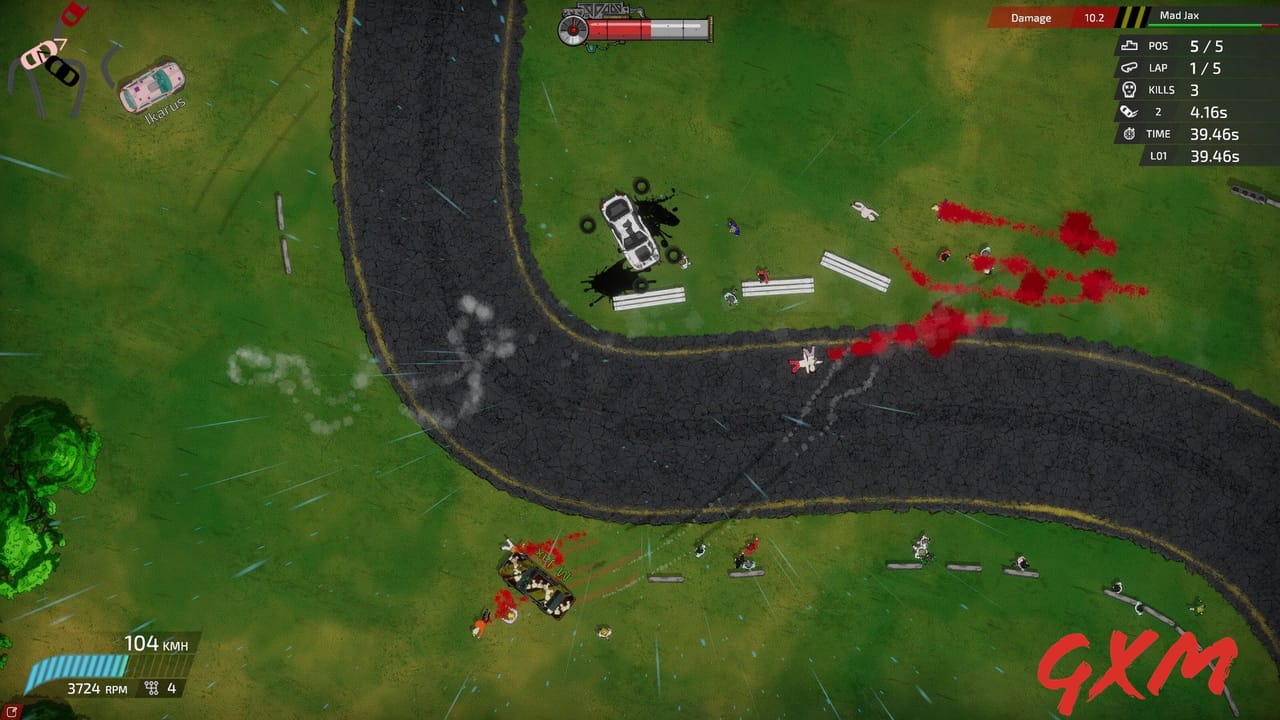Click the red ammo bar of the minigun
Screen dimensions: 1280x720
[620, 29]
